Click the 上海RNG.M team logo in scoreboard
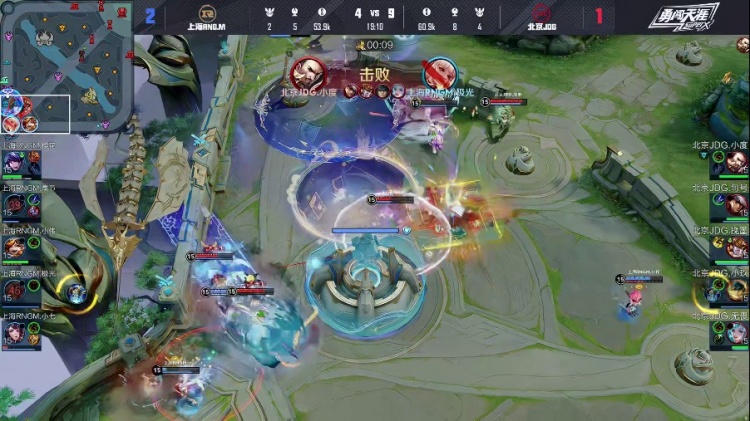The height and width of the screenshot is (421, 750). 208,14
